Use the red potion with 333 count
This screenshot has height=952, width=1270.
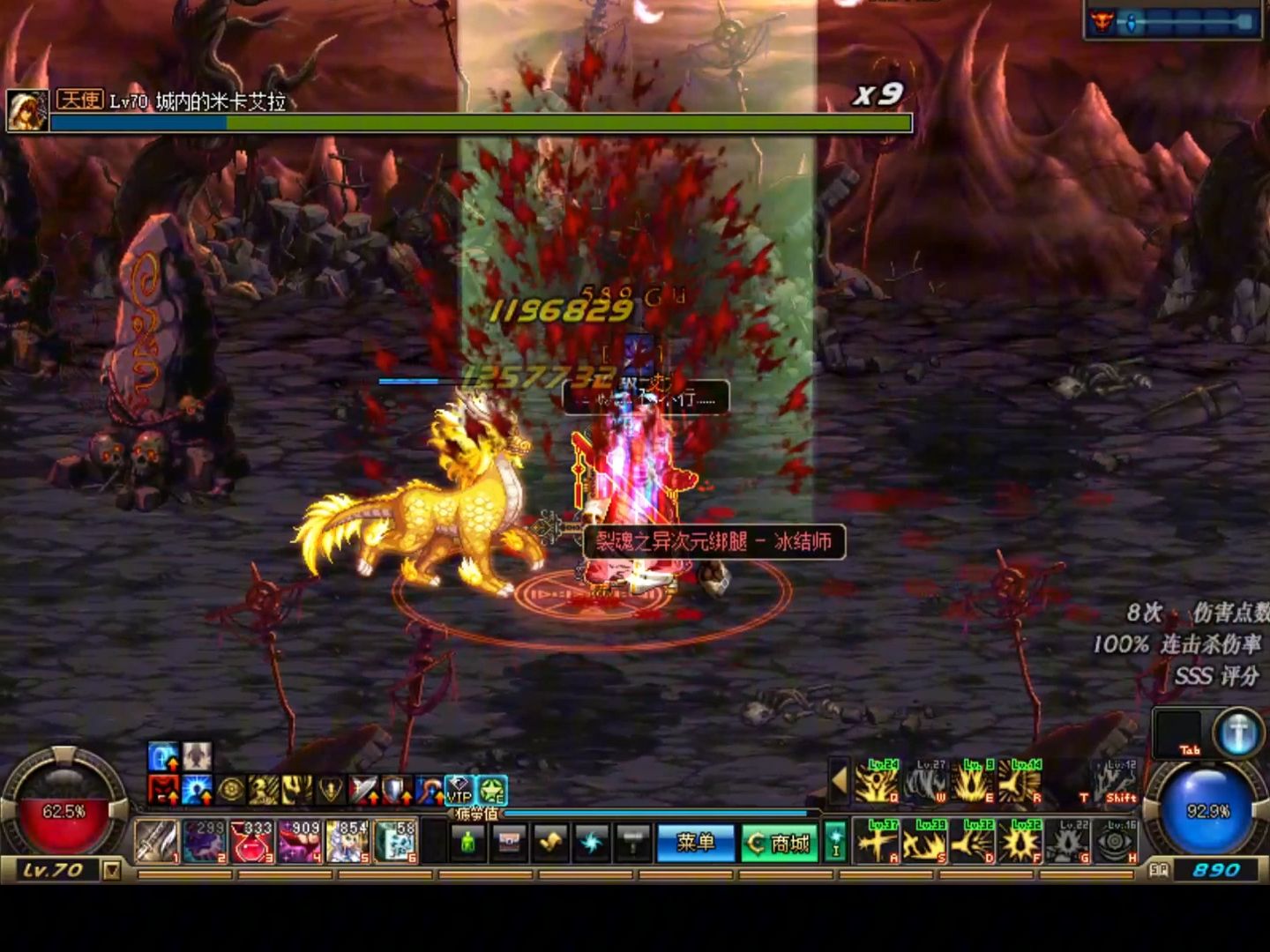pyautogui.click(x=252, y=842)
